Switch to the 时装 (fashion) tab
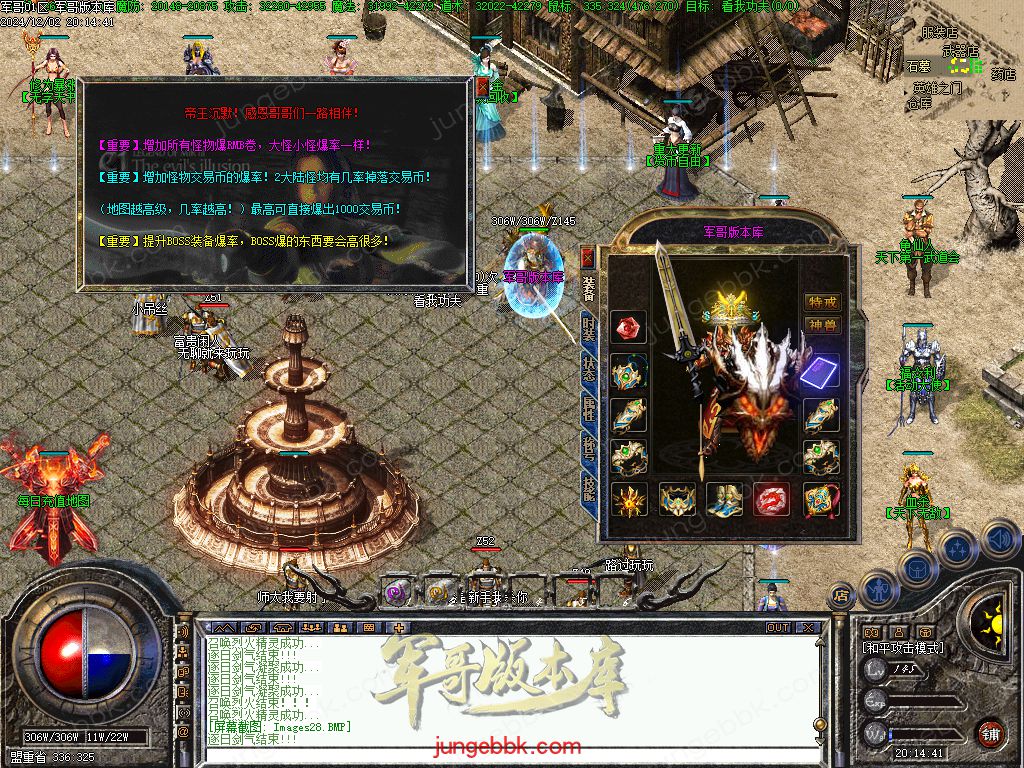1024x768 pixels. (589, 330)
